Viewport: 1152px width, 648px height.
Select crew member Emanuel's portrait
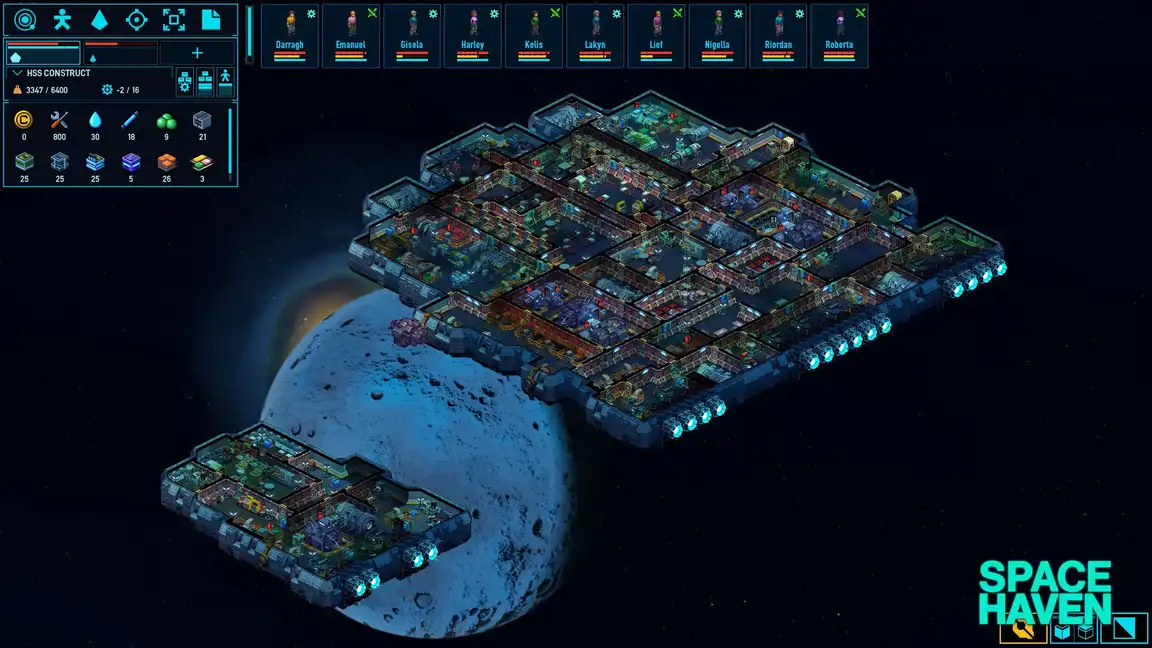point(351,35)
